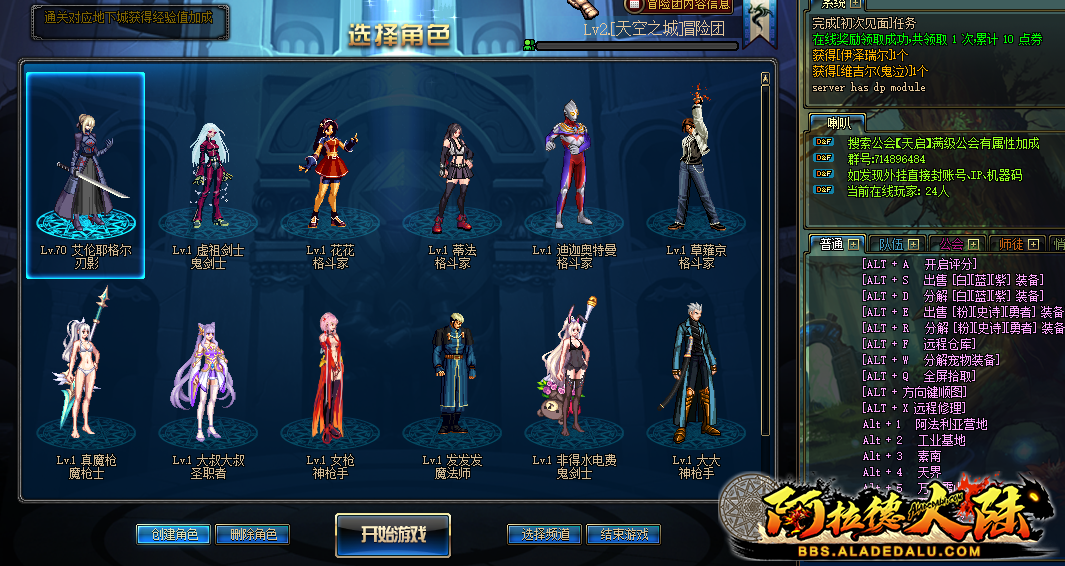Select the Lv.70 艾伦耶格尔 character
Screen dimensions: 1065x566
(86, 175)
